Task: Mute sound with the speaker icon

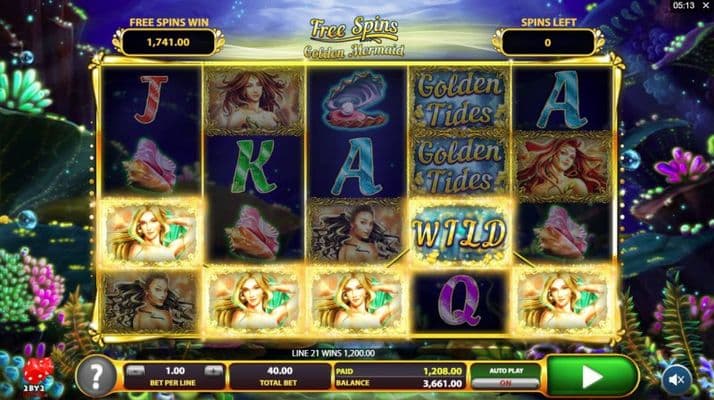Action: 677,379
